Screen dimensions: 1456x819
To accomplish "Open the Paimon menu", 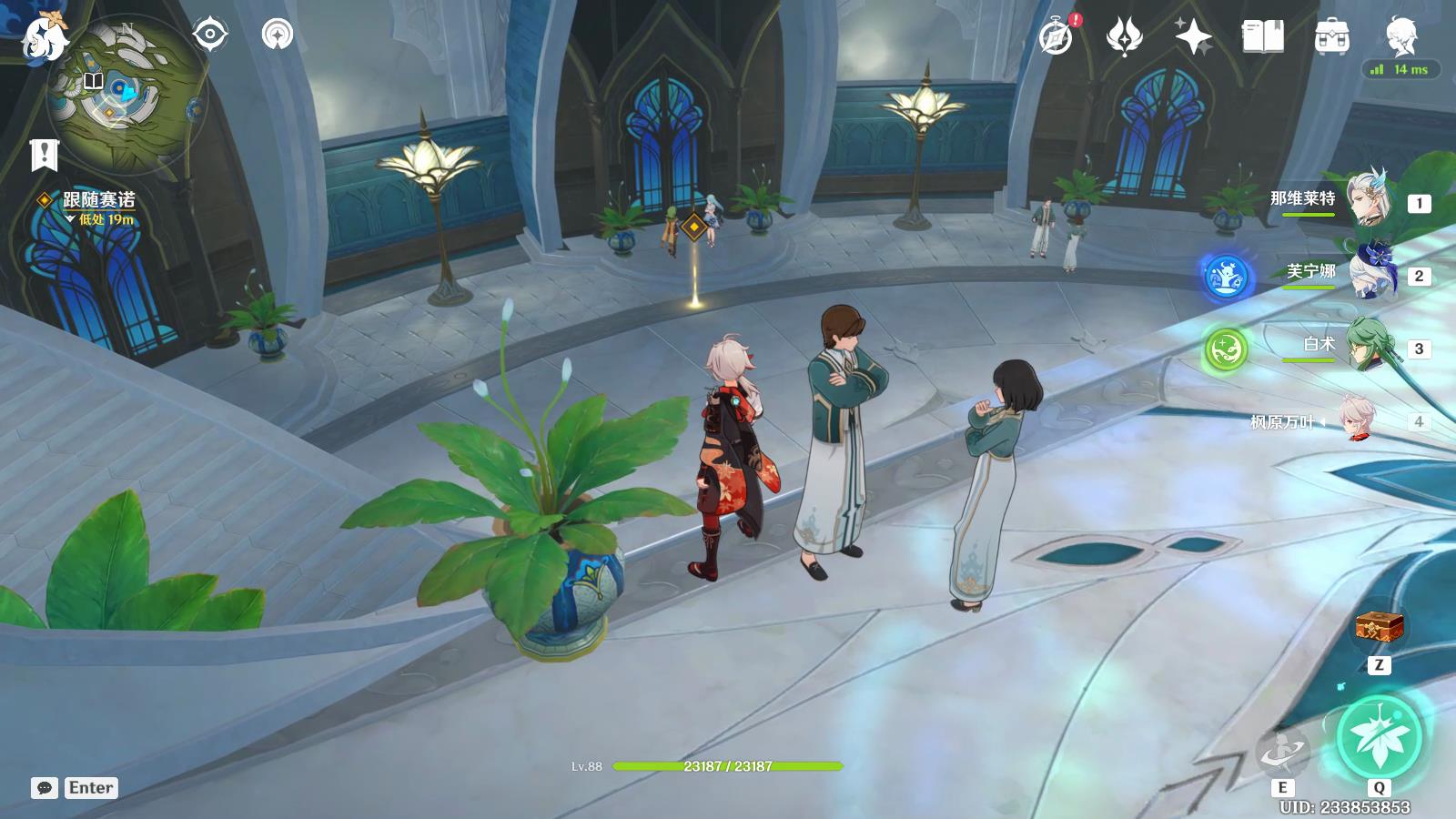I will [44, 36].
